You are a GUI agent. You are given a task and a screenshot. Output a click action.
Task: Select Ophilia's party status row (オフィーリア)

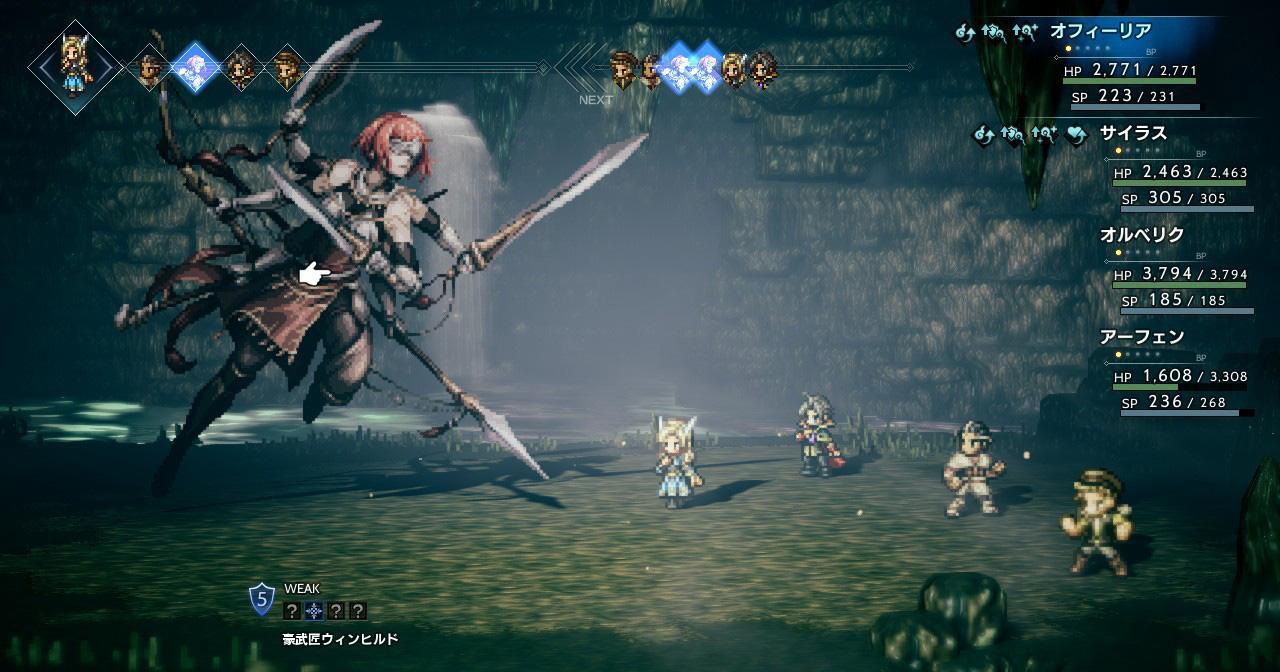(x=1100, y=32)
